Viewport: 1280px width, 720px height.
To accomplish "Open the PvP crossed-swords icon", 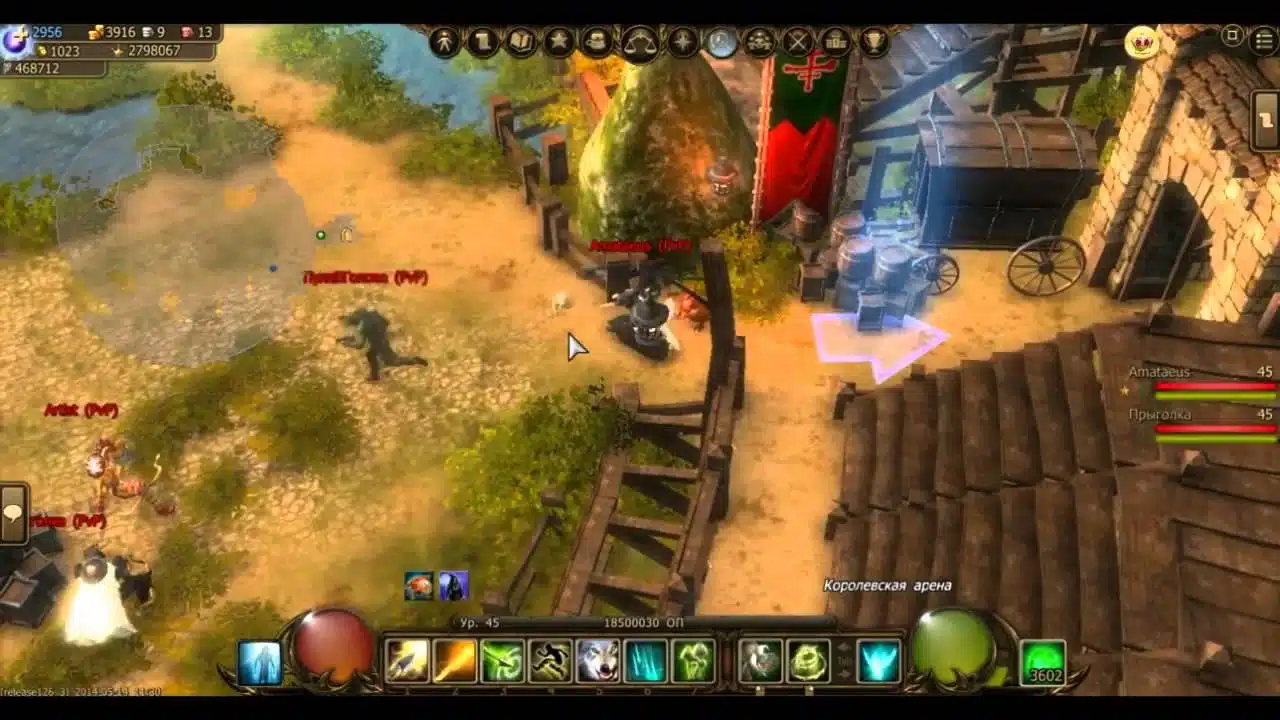I will pos(797,42).
